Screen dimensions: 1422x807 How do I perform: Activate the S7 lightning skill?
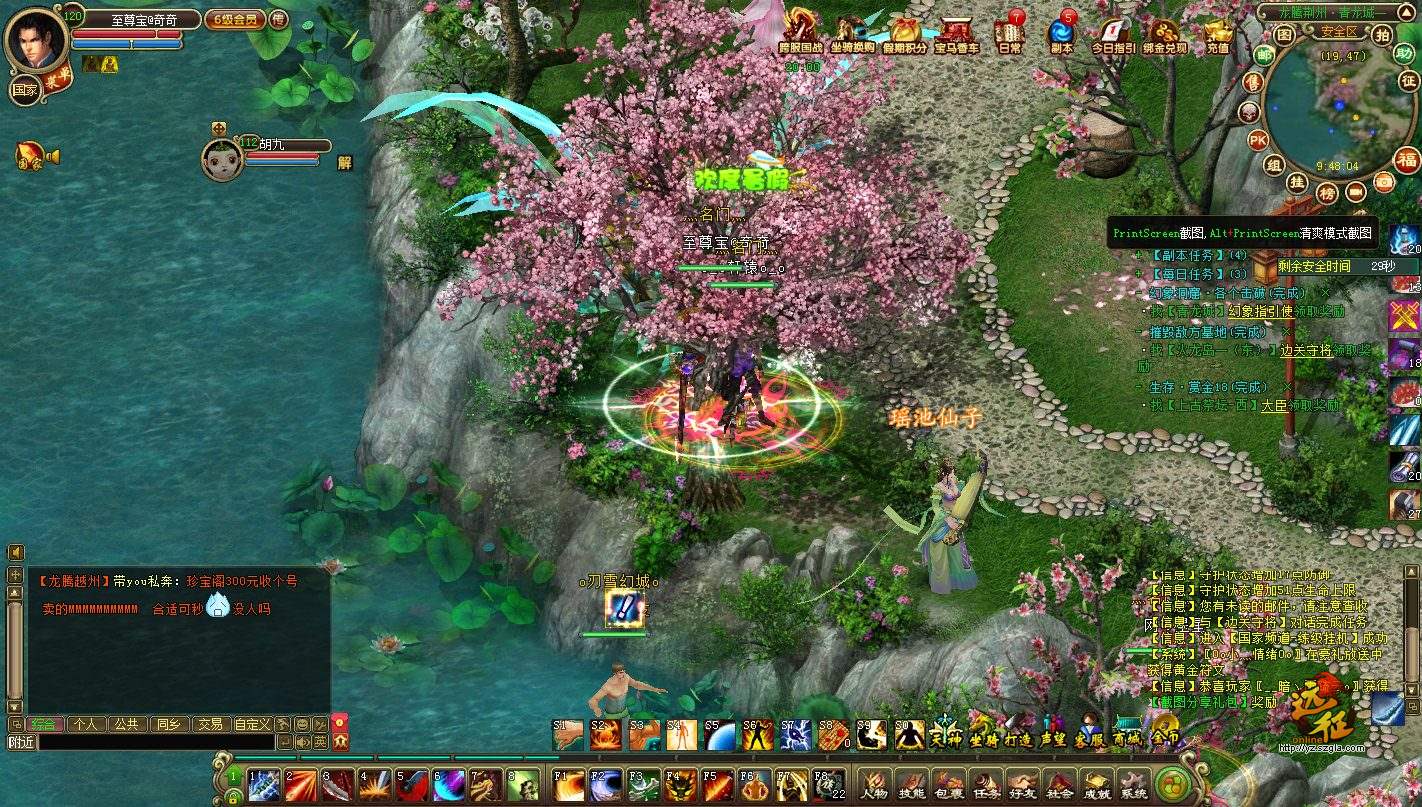(x=795, y=735)
